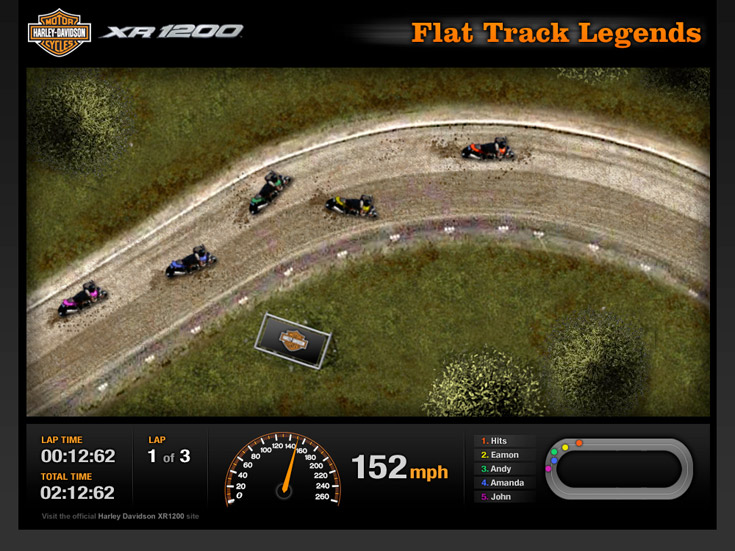Select Amanda in the standings list
The image size is (735, 551).
pyautogui.click(x=506, y=483)
